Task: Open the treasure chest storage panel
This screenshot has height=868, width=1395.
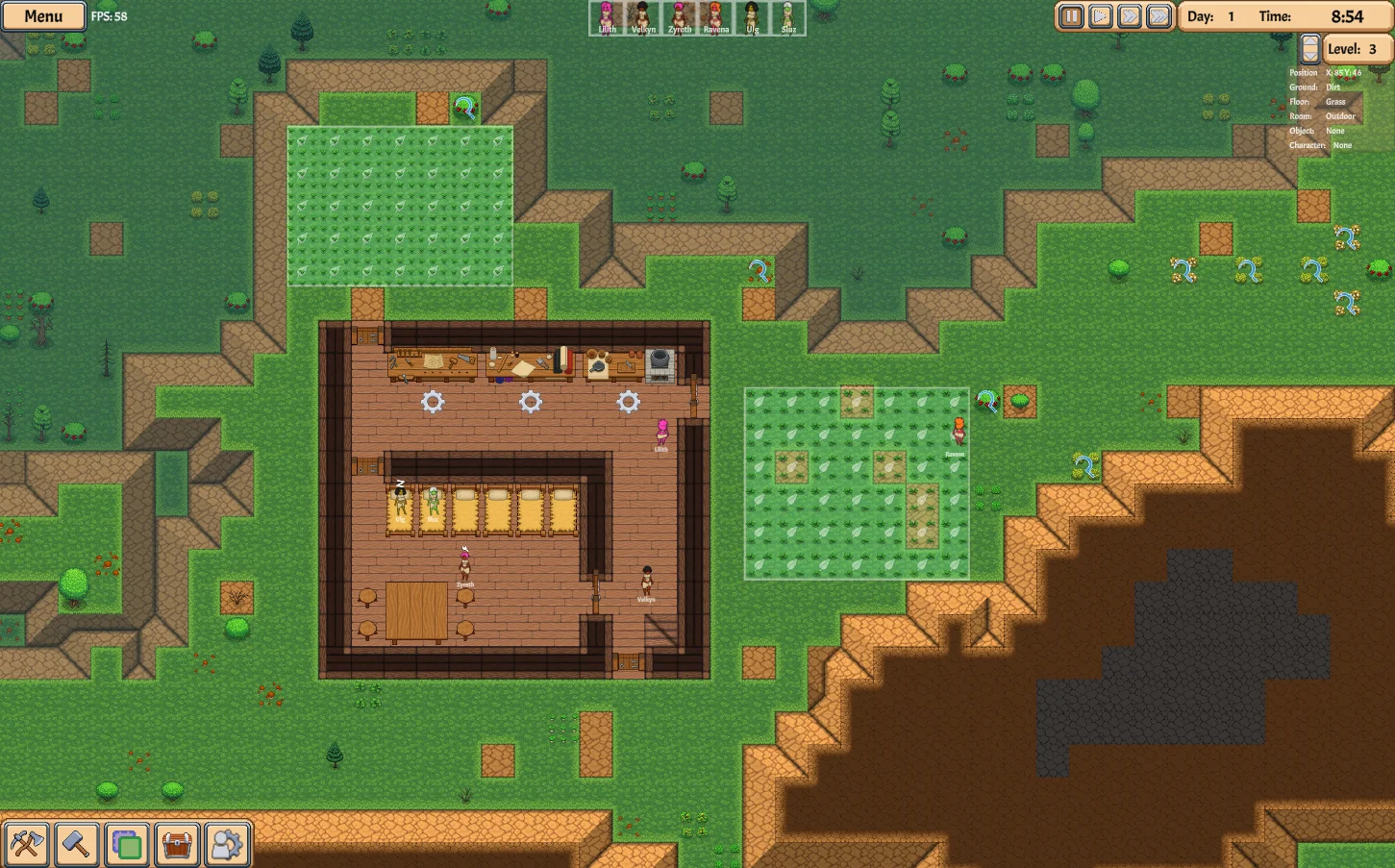Action: point(177,845)
